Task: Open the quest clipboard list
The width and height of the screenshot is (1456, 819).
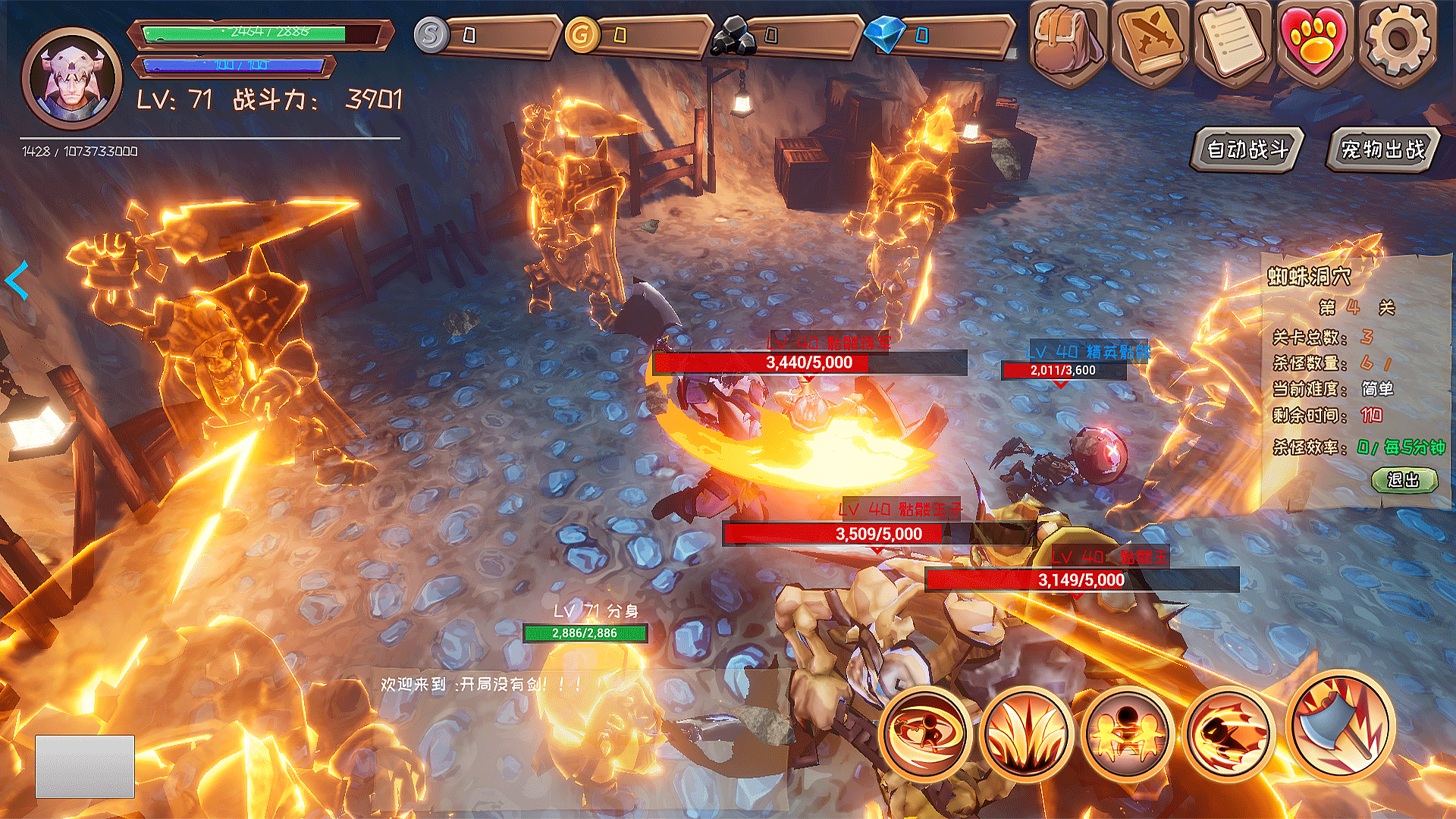Action: point(1233,42)
